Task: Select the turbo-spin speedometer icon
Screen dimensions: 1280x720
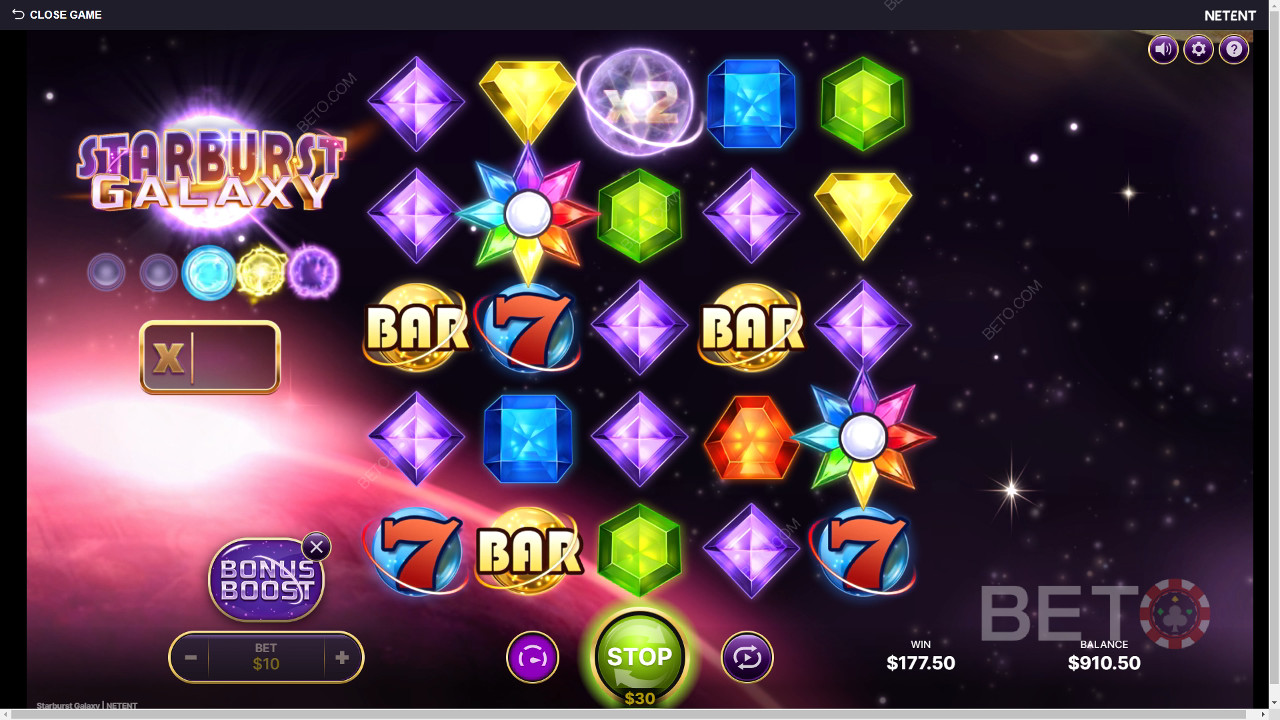Action: point(533,657)
